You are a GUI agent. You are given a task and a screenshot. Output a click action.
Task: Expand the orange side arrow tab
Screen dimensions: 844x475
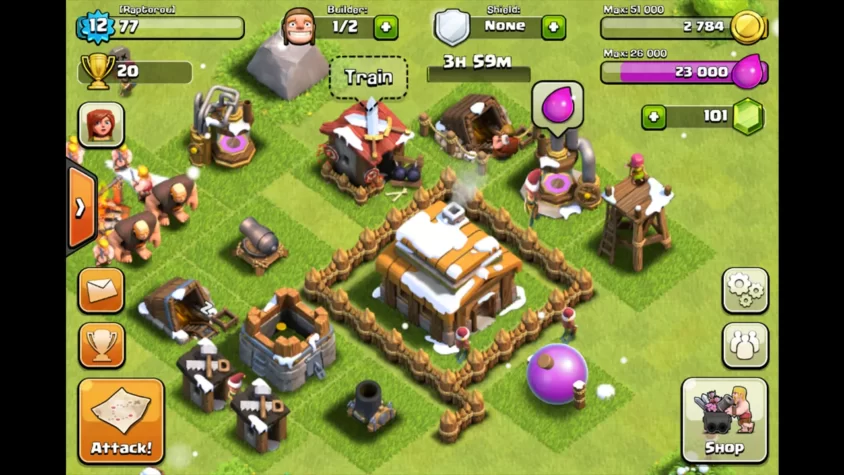pos(81,208)
